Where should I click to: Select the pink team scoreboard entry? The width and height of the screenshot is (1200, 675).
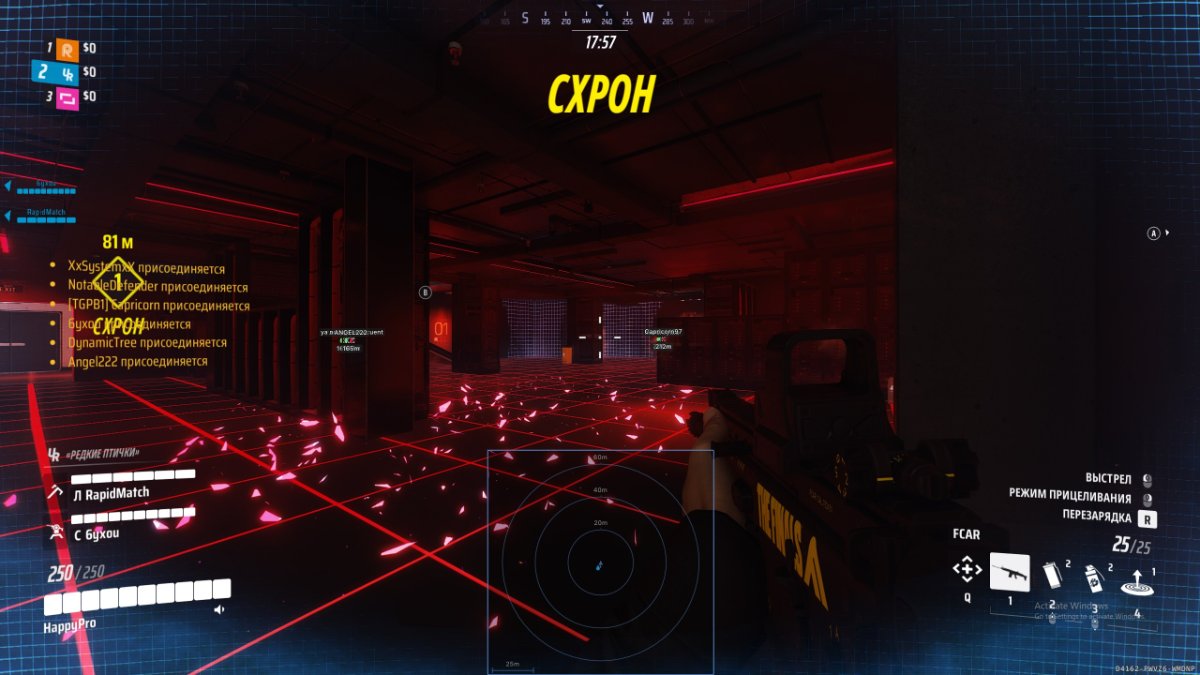tap(67, 97)
